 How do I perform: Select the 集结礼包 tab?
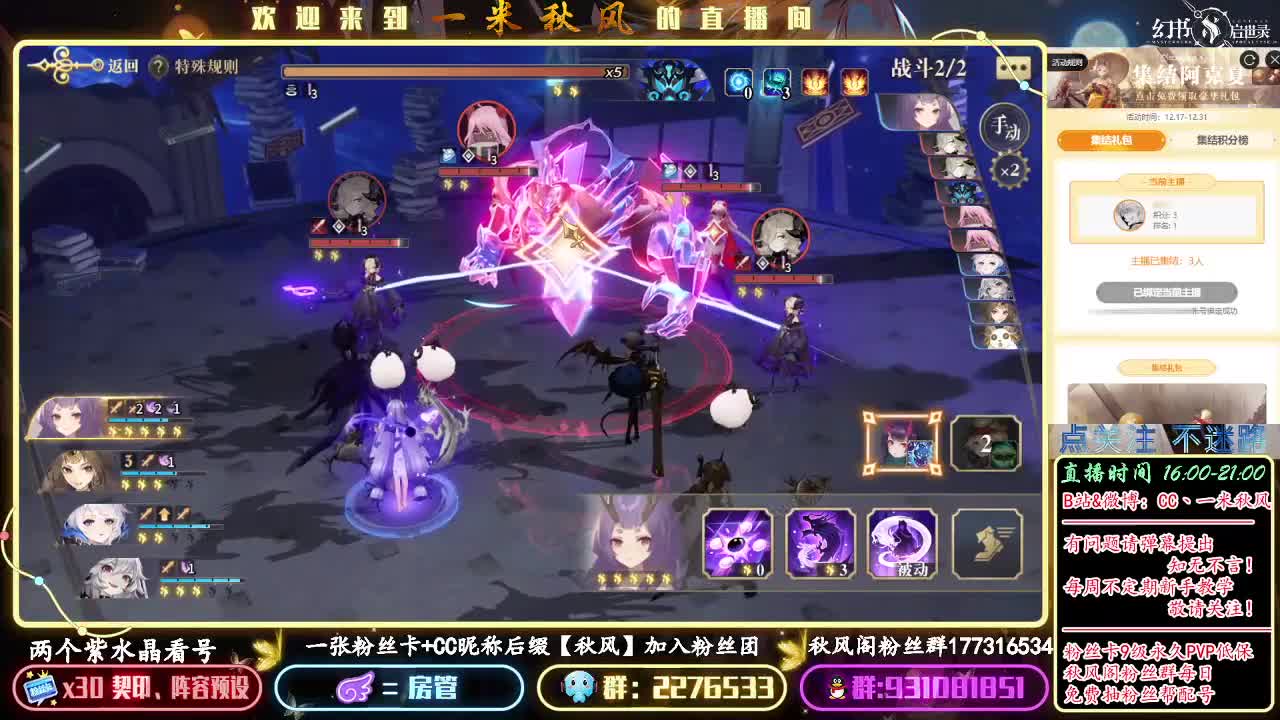pos(1113,139)
